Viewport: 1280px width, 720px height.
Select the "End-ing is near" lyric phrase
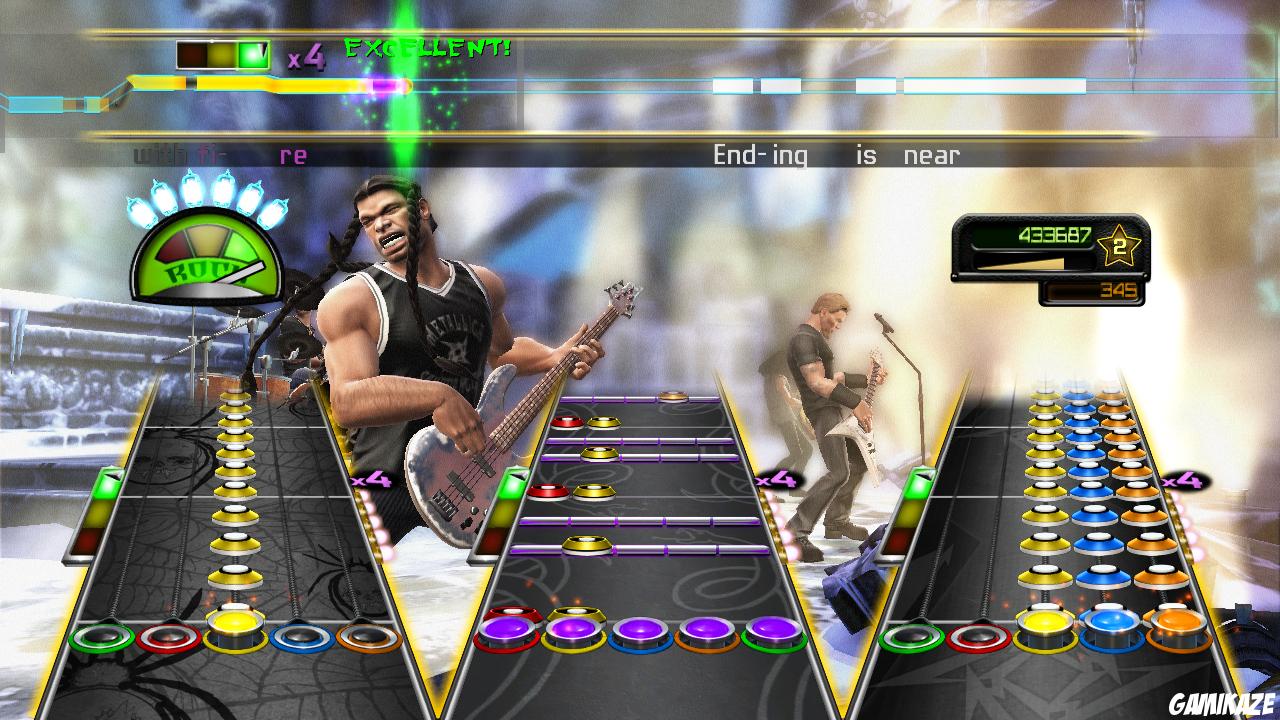click(x=835, y=154)
